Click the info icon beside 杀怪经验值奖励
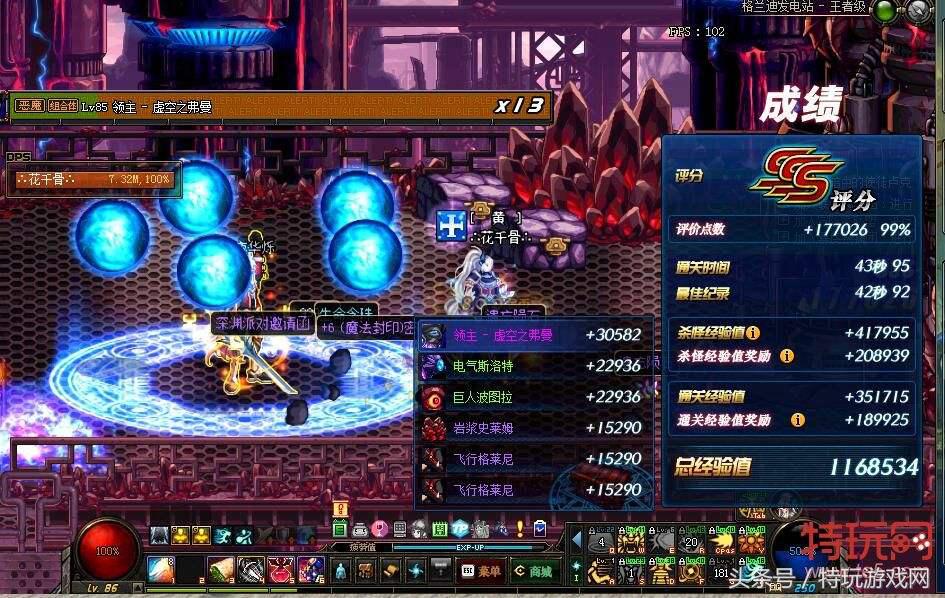 click(787, 355)
